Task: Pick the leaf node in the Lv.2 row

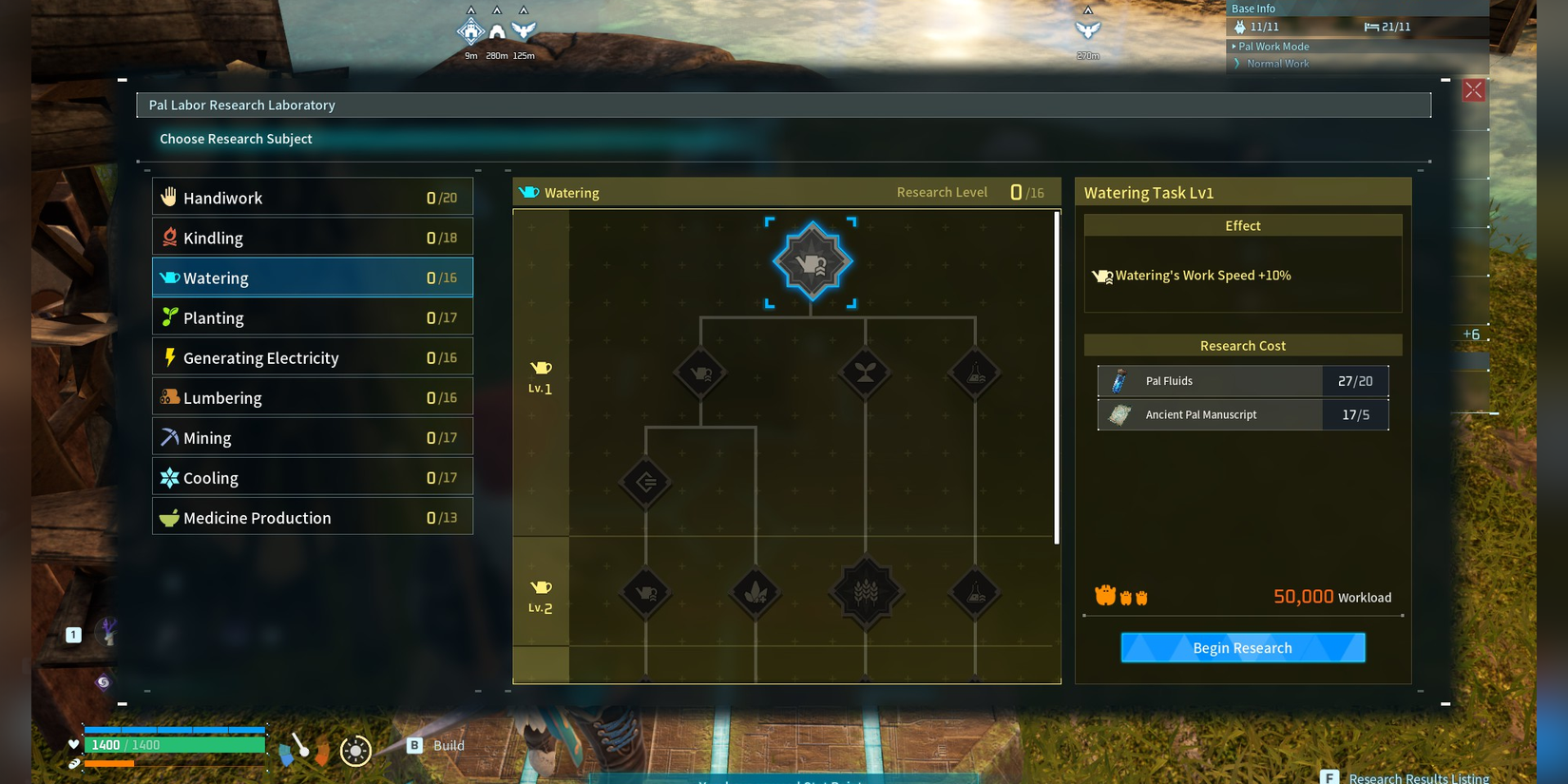Action: 755,592
